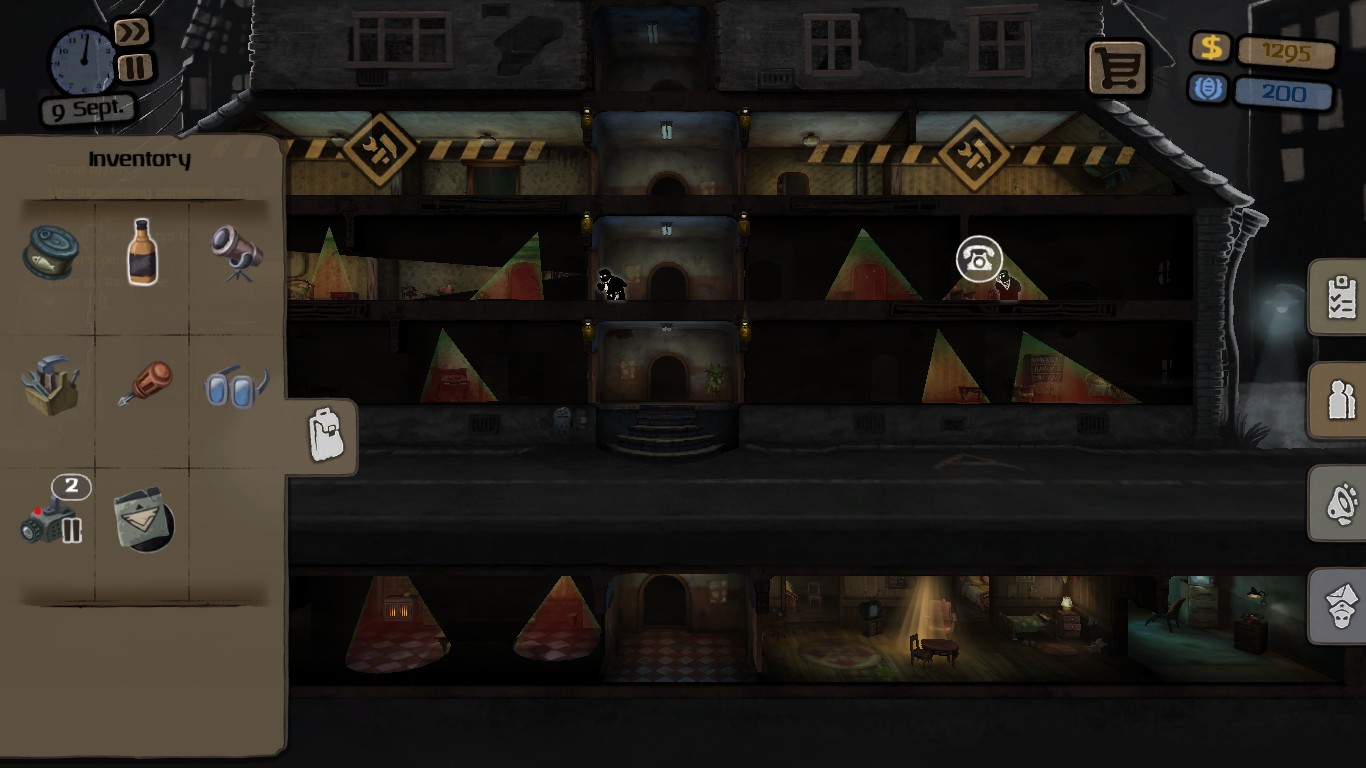This screenshot has height=768, width=1366.
Task: Show the tenants list panel
Action: point(1340,400)
